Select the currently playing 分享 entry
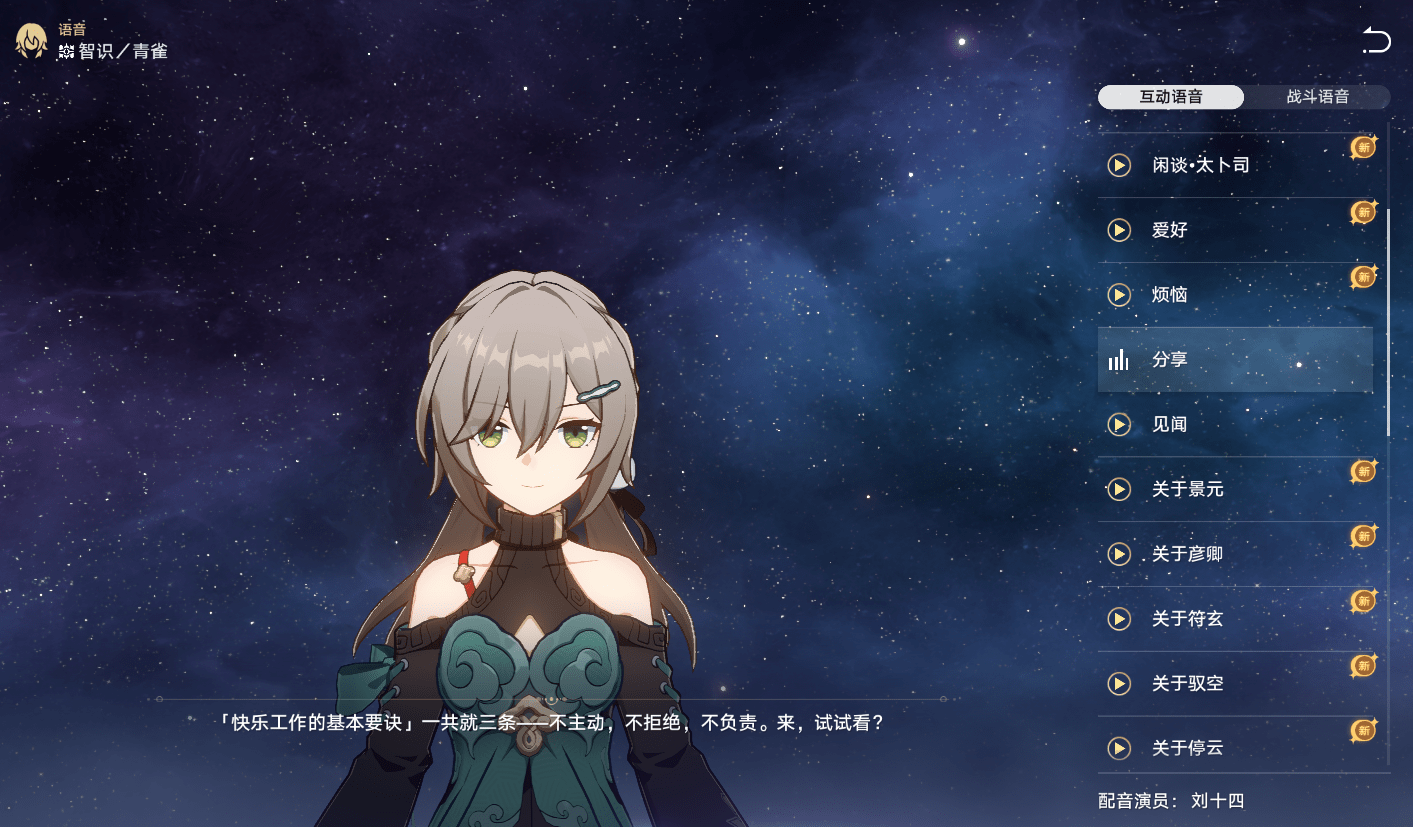 click(x=1234, y=360)
